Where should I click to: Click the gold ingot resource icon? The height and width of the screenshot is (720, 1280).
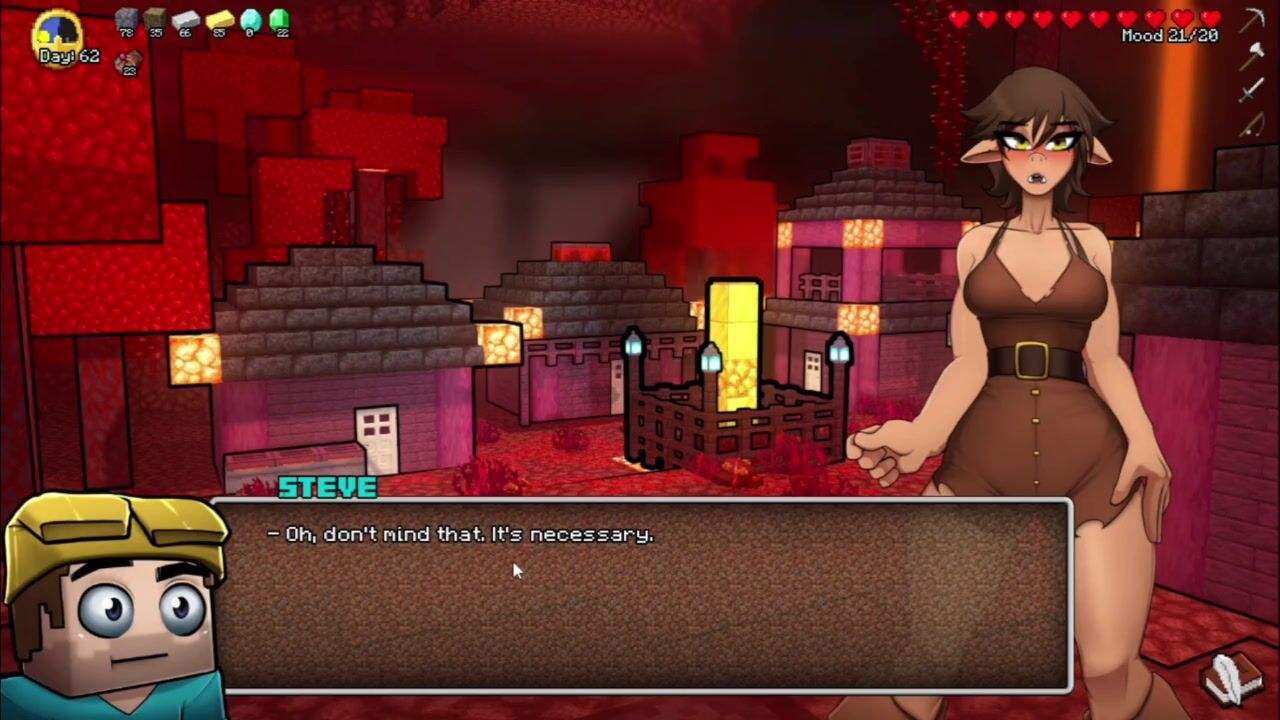(x=219, y=19)
